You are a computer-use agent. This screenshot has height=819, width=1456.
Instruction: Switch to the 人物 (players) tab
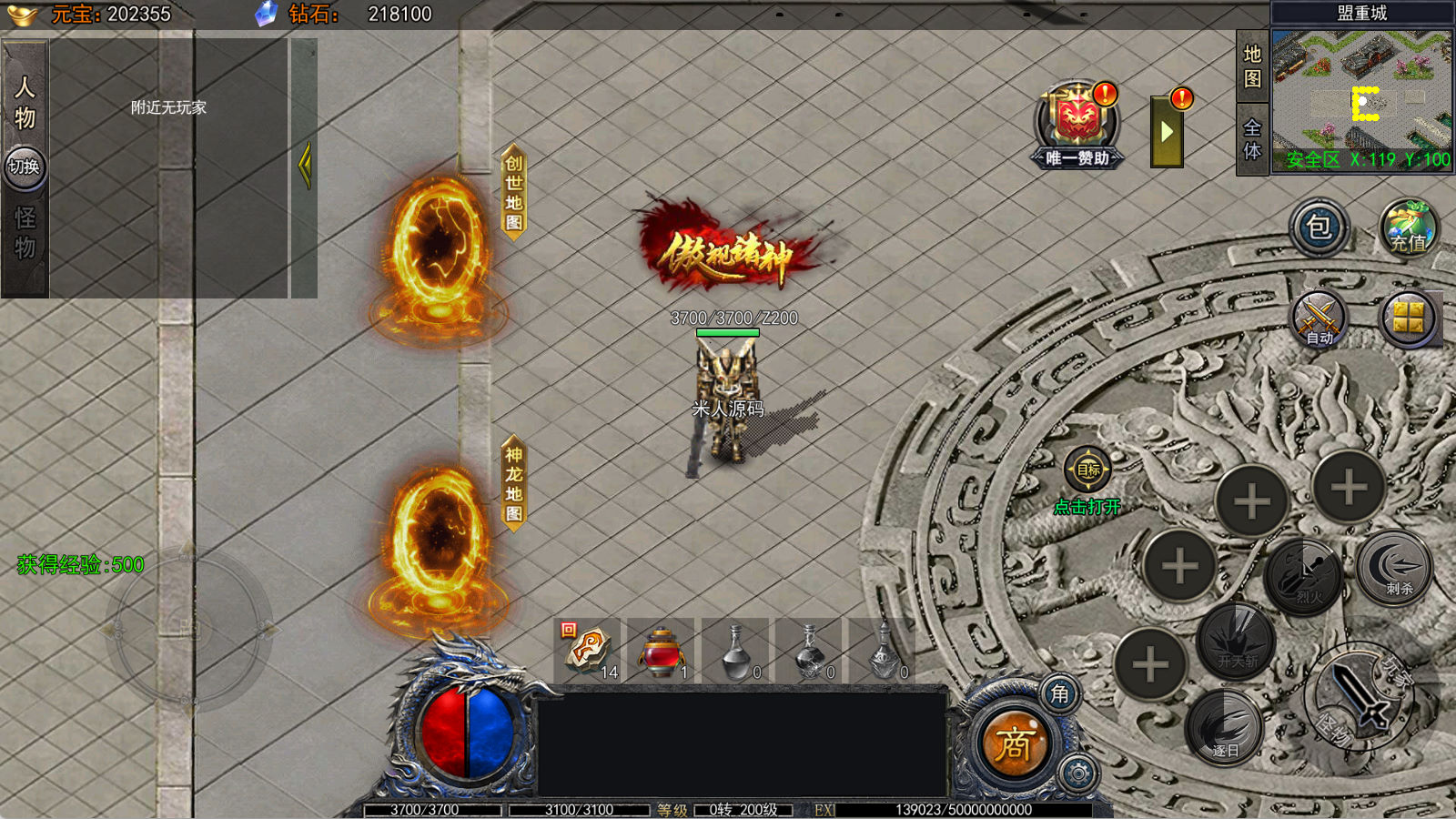tap(25, 101)
